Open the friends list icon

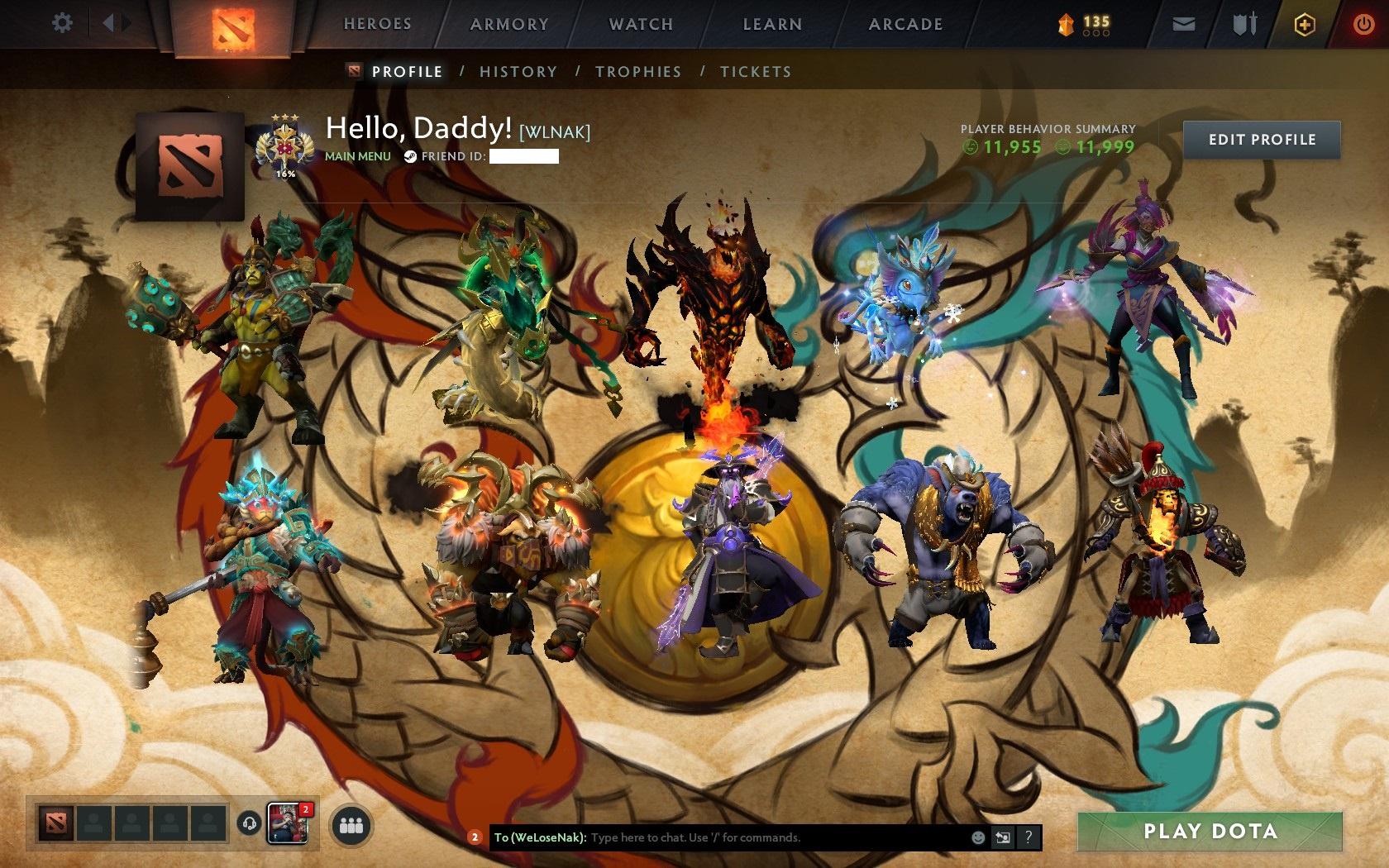tap(350, 824)
